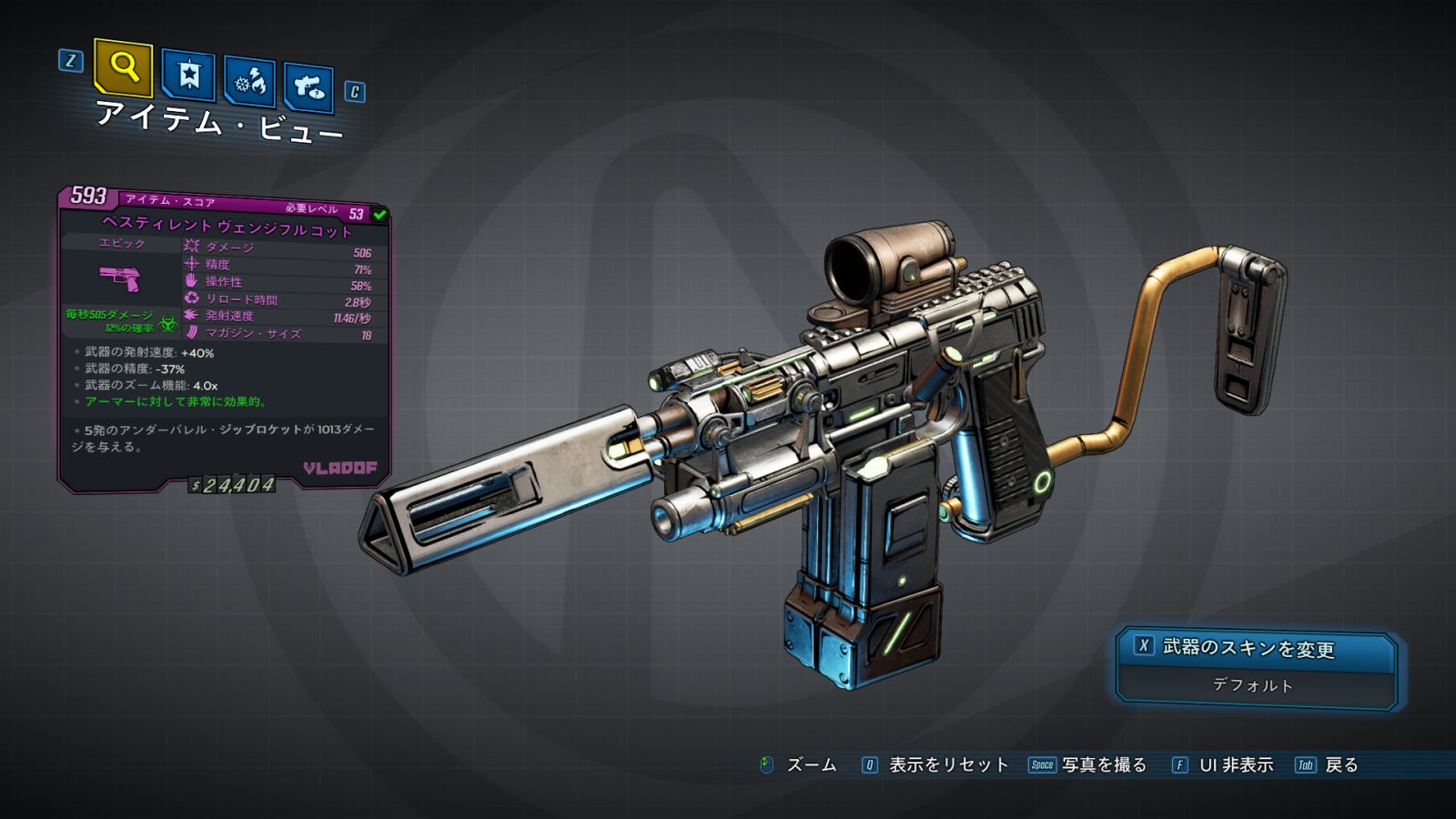The image size is (1456, 819).
Task: Go back with 戻る
Action: click(x=1328, y=765)
